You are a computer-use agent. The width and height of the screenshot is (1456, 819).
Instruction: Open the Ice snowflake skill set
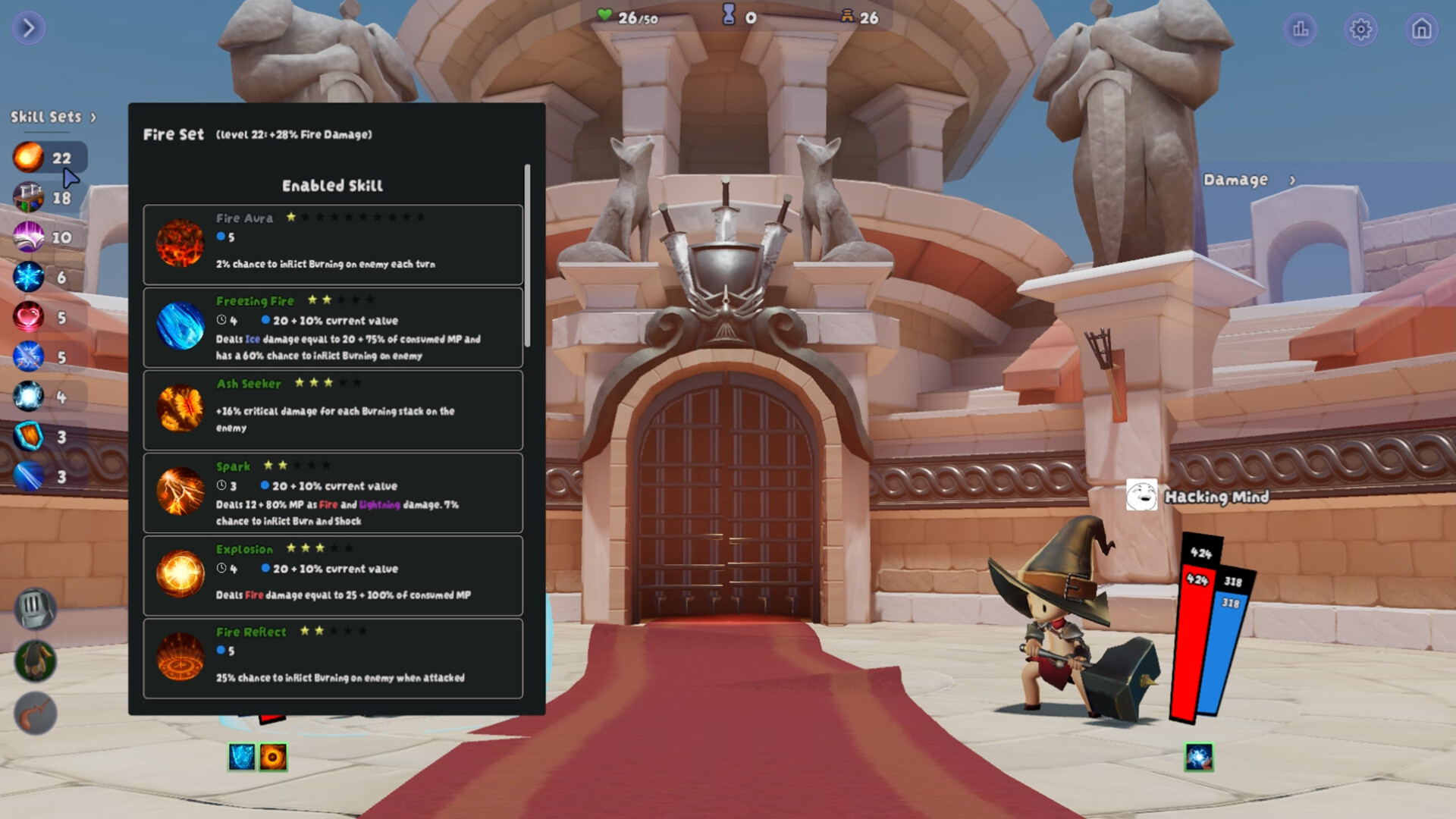(27, 276)
